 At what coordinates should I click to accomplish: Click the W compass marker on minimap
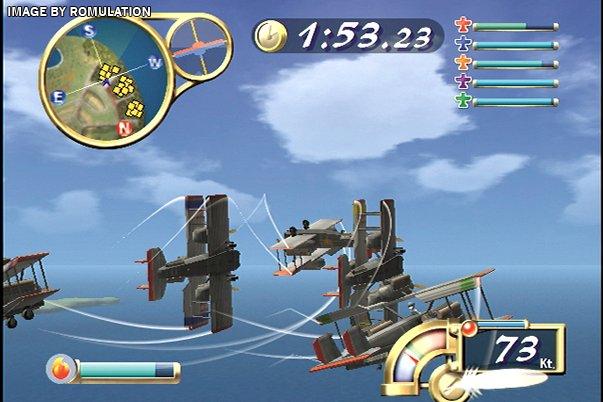155,63
